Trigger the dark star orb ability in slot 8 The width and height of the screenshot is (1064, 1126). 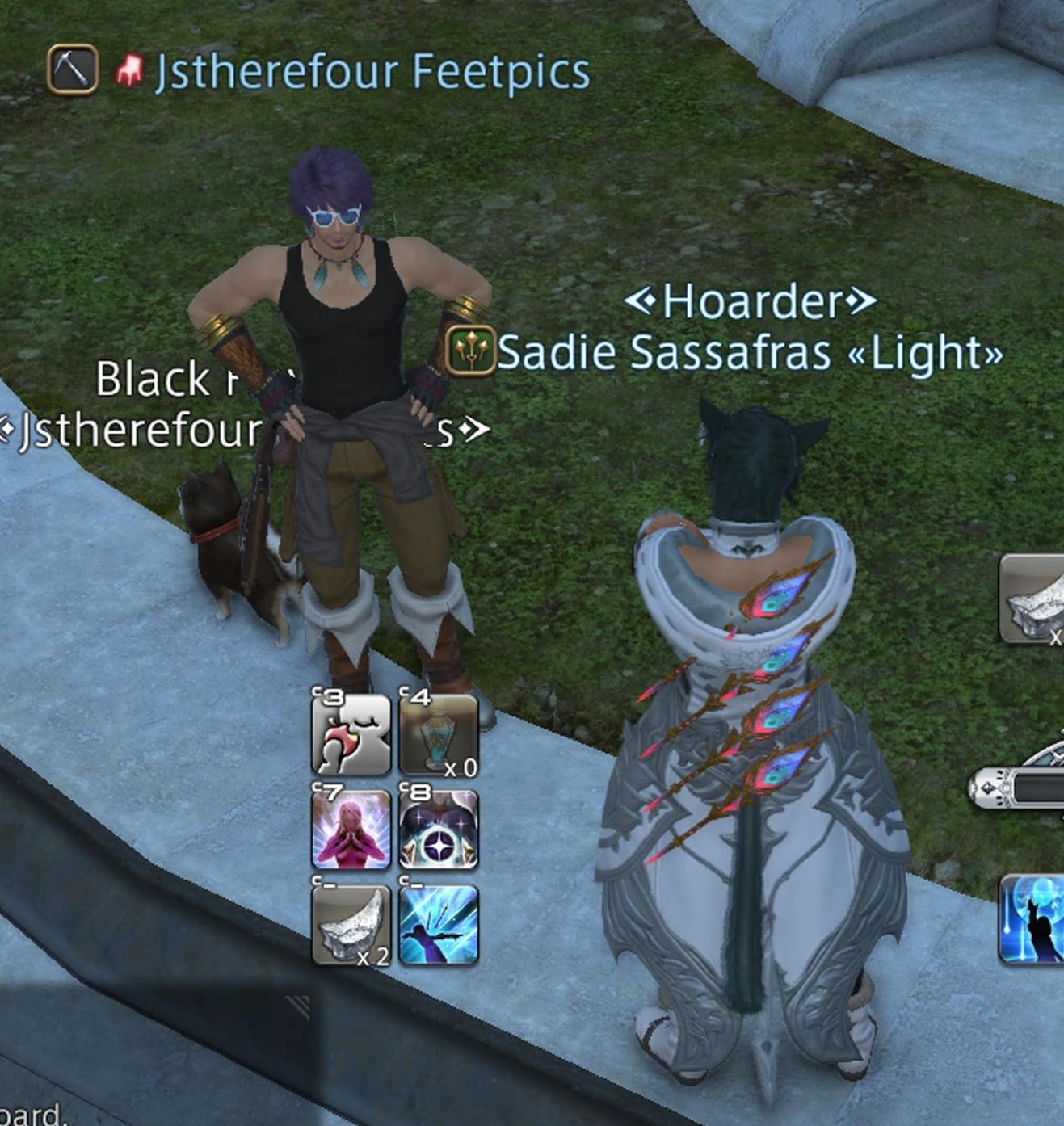[439, 830]
